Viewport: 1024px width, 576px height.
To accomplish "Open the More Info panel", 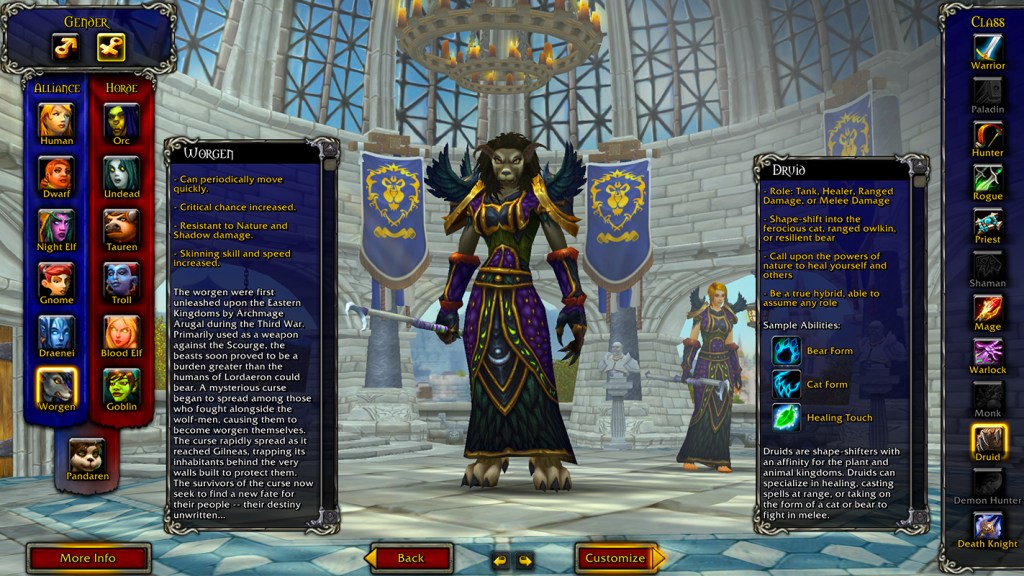I will tap(88, 558).
